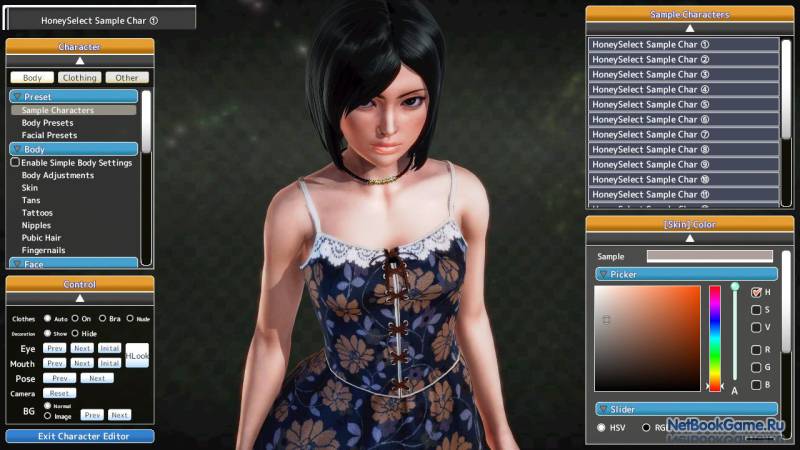This screenshot has height=450, width=800.
Task: Select HSV slider mode
Action: [x=601, y=427]
